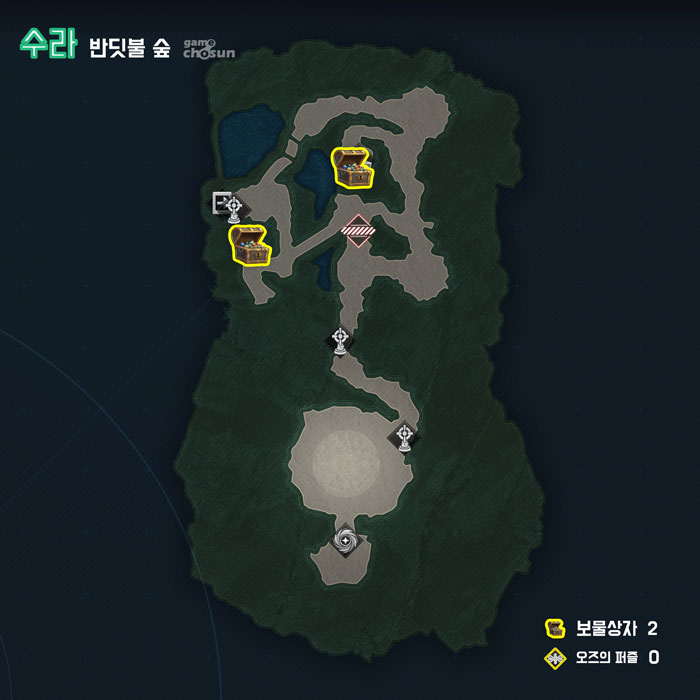Click the treasure chest beside the dark pond
This screenshot has height=700, width=700.
(352, 168)
